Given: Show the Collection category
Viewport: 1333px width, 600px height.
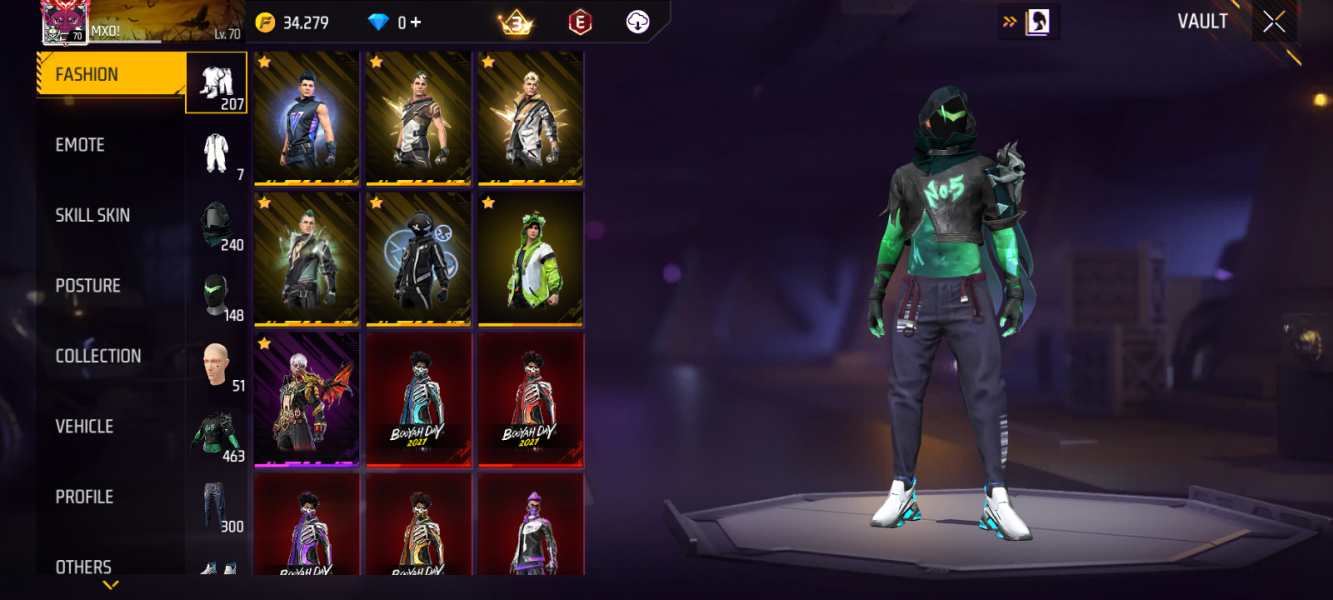Looking at the screenshot, I should [x=98, y=356].
